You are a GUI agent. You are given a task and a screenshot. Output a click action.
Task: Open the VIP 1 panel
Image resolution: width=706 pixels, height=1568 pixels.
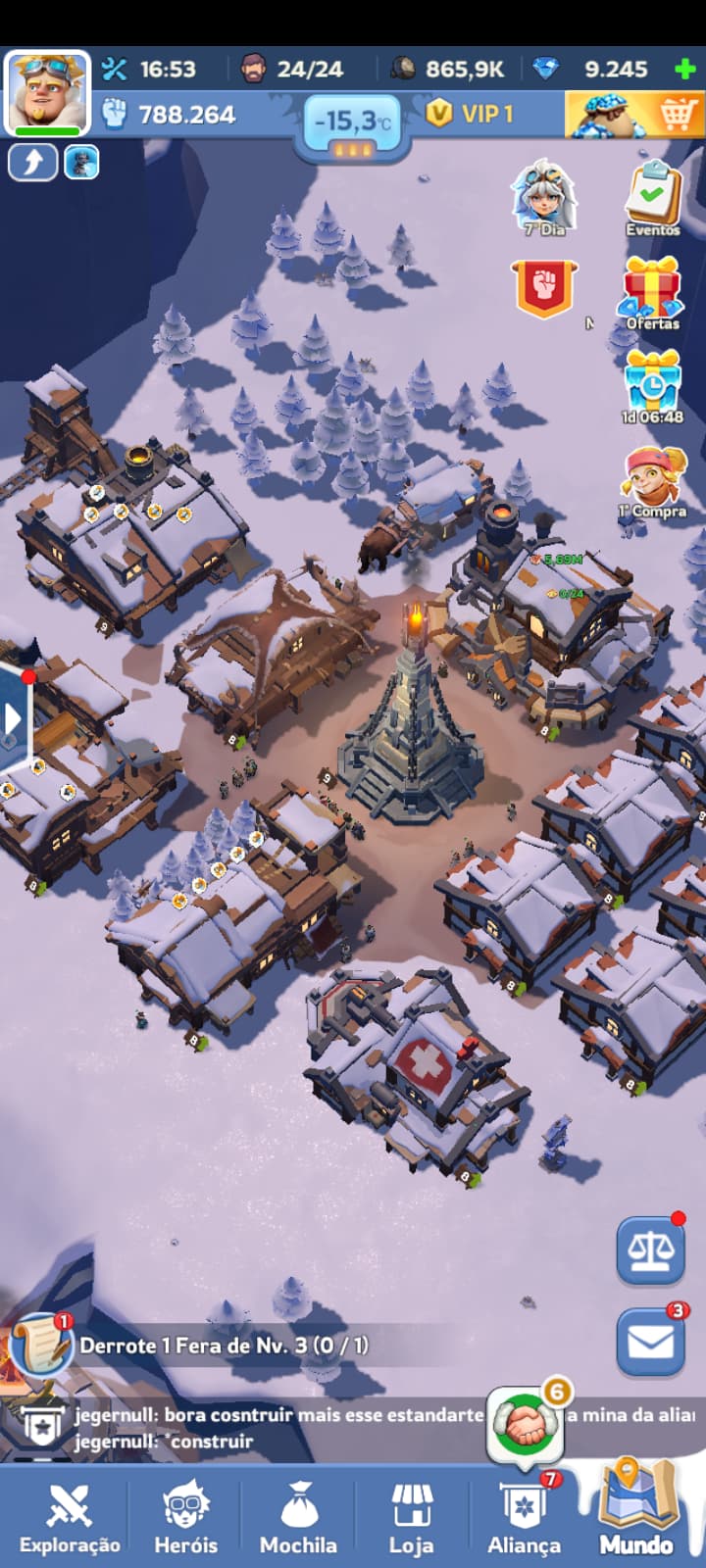(472, 114)
